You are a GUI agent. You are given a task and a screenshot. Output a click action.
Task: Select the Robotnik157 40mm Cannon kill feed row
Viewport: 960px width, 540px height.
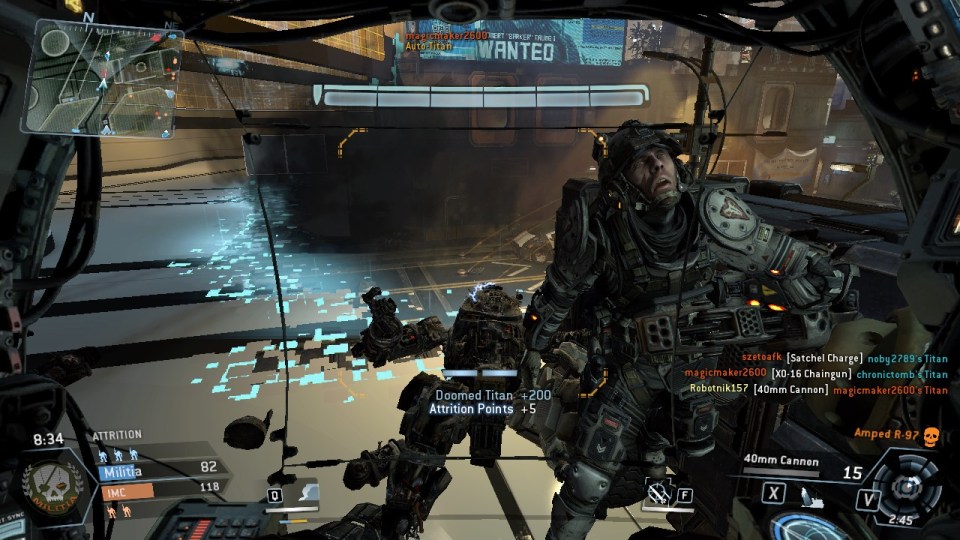pos(818,389)
